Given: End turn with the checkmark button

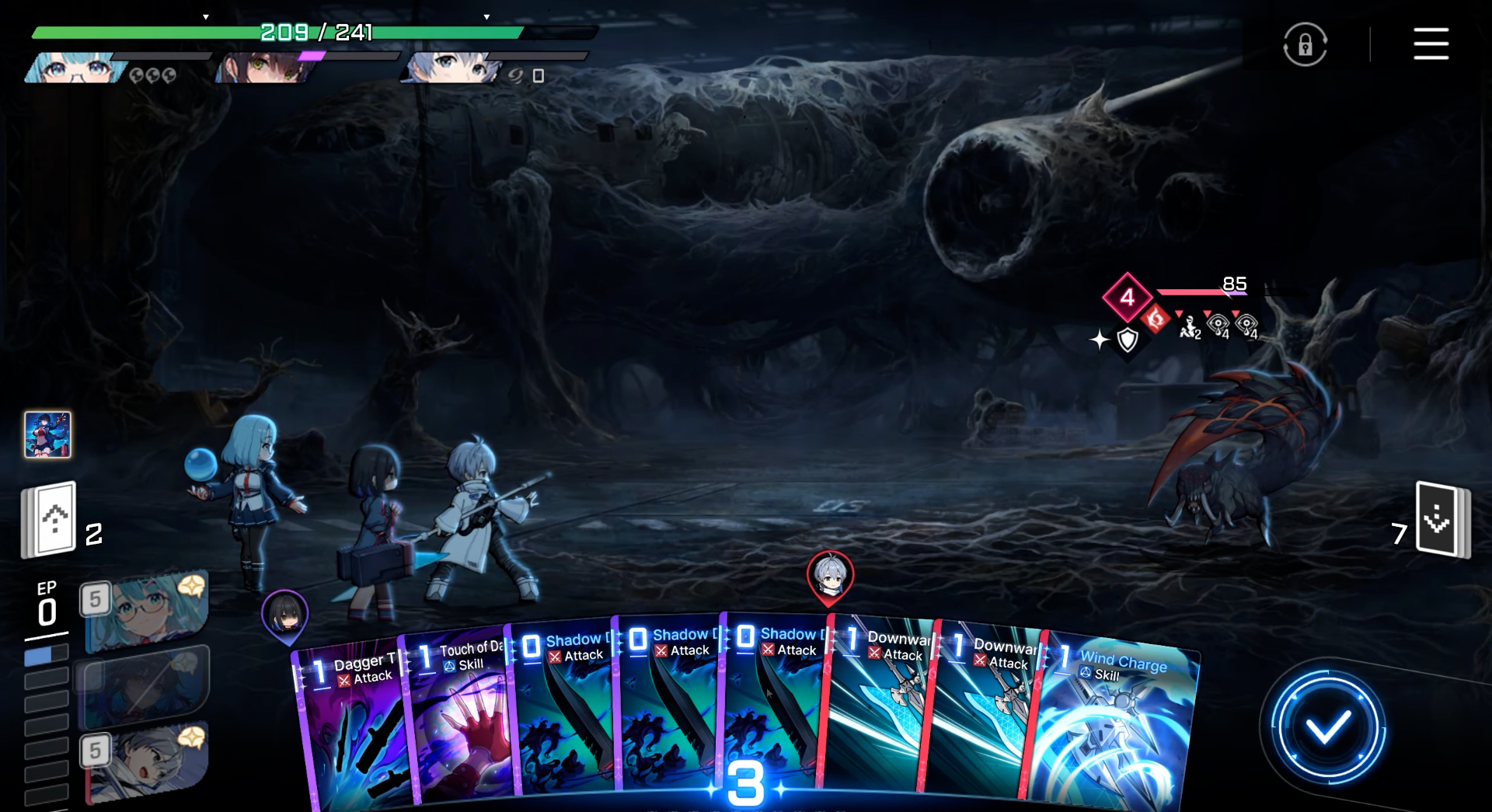Looking at the screenshot, I should pos(1326,728).
